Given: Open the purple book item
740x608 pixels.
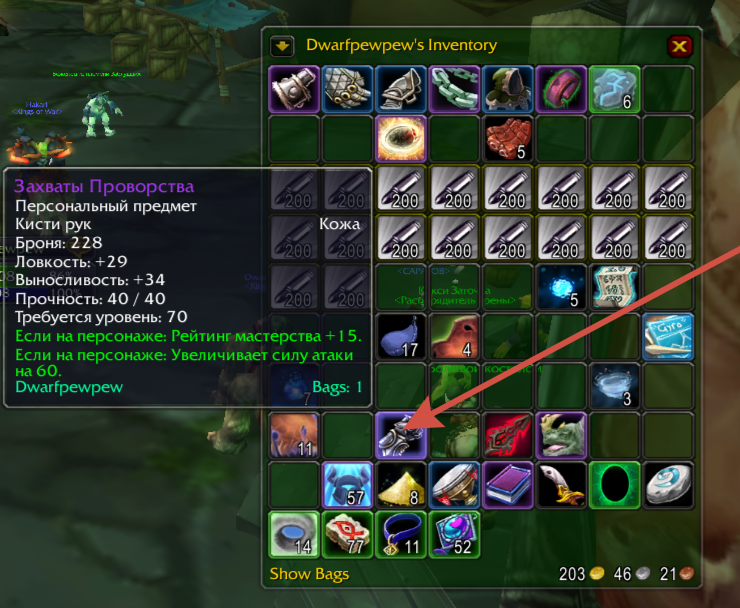Looking at the screenshot, I should click(x=508, y=485).
